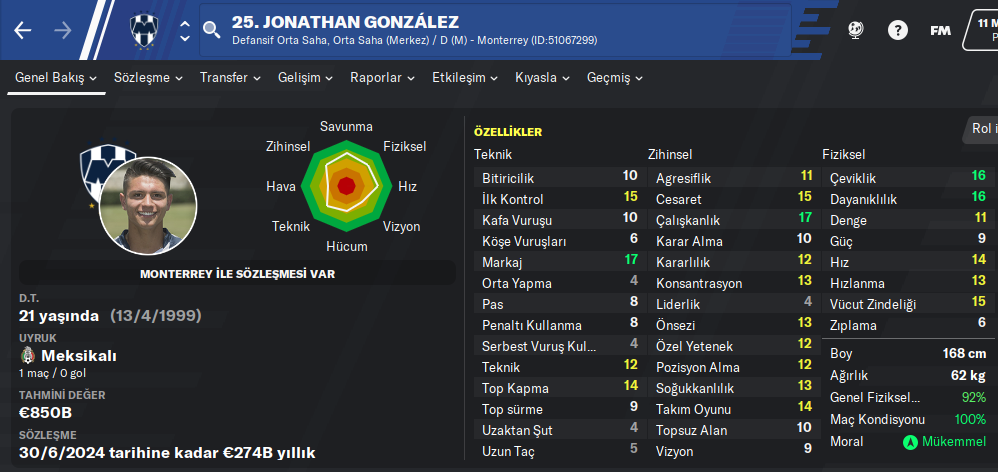
Task: Open the search magnifier icon
Action: pos(211,31)
